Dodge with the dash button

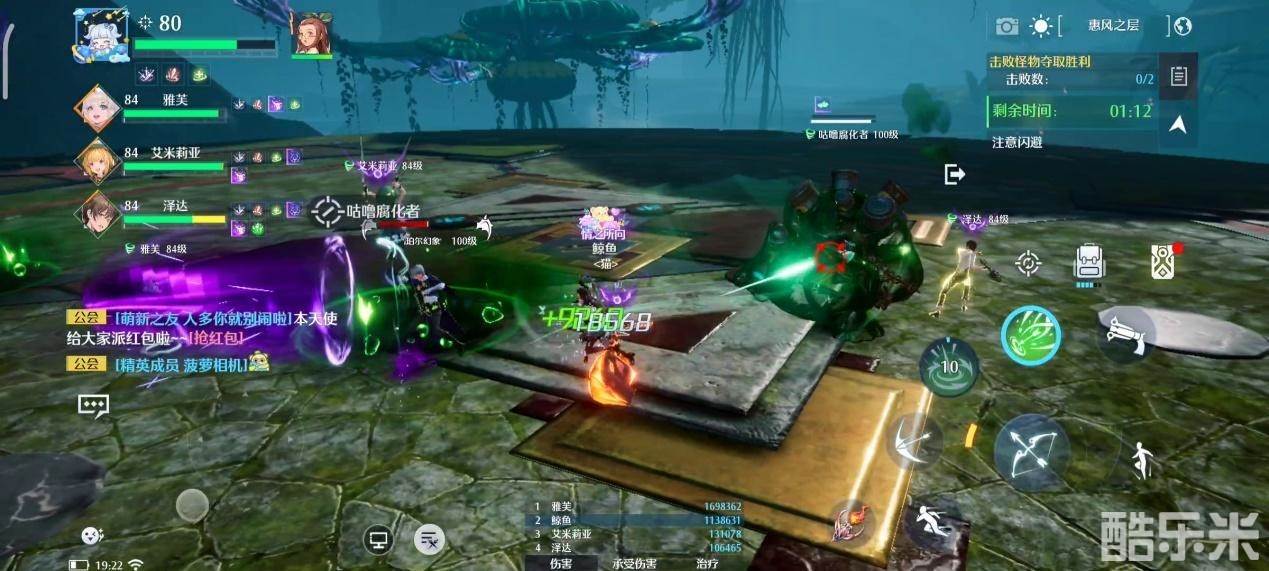[930, 521]
